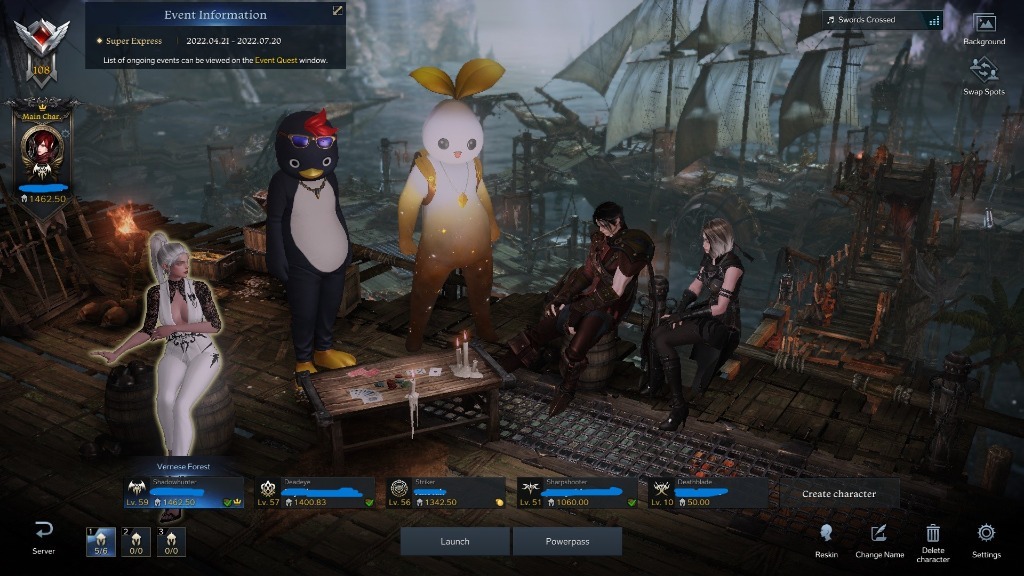Activate the Swap Spots option
Viewport: 1024px width, 576px height.
(x=984, y=76)
